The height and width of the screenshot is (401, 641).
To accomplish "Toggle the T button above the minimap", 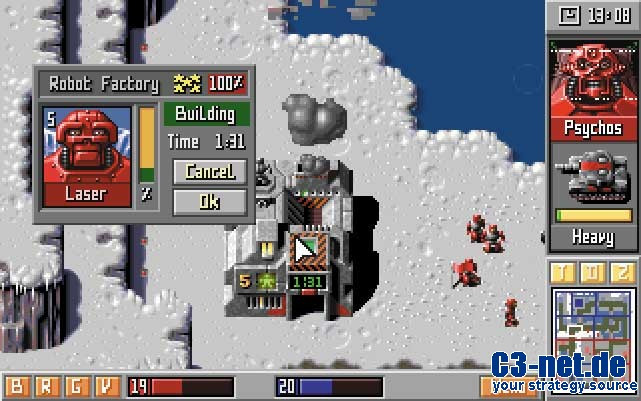I will 562,273.
